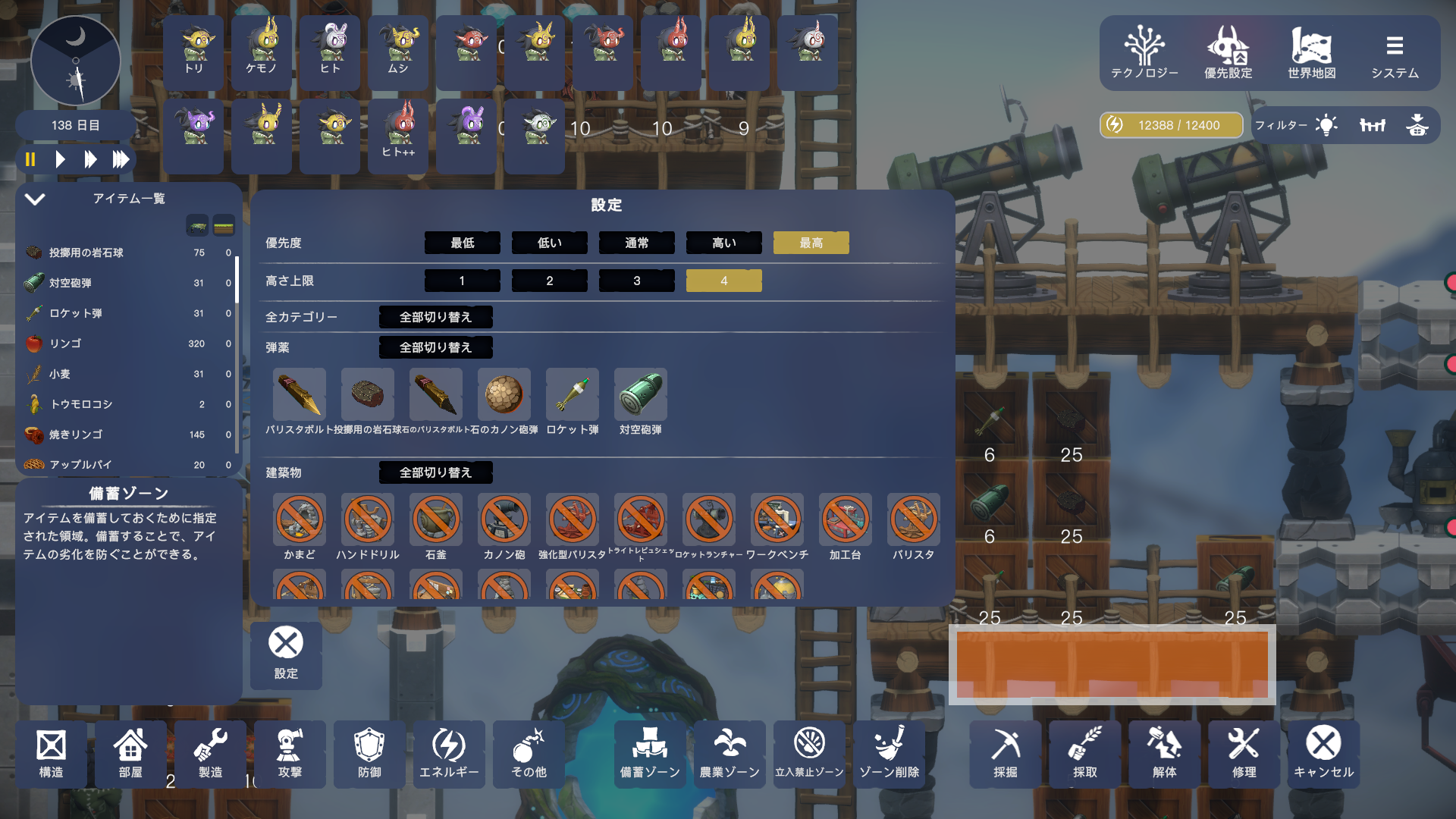Screen dimensions: 1456x819
Task: Close the 設定 panel
Action: pyautogui.click(x=286, y=654)
